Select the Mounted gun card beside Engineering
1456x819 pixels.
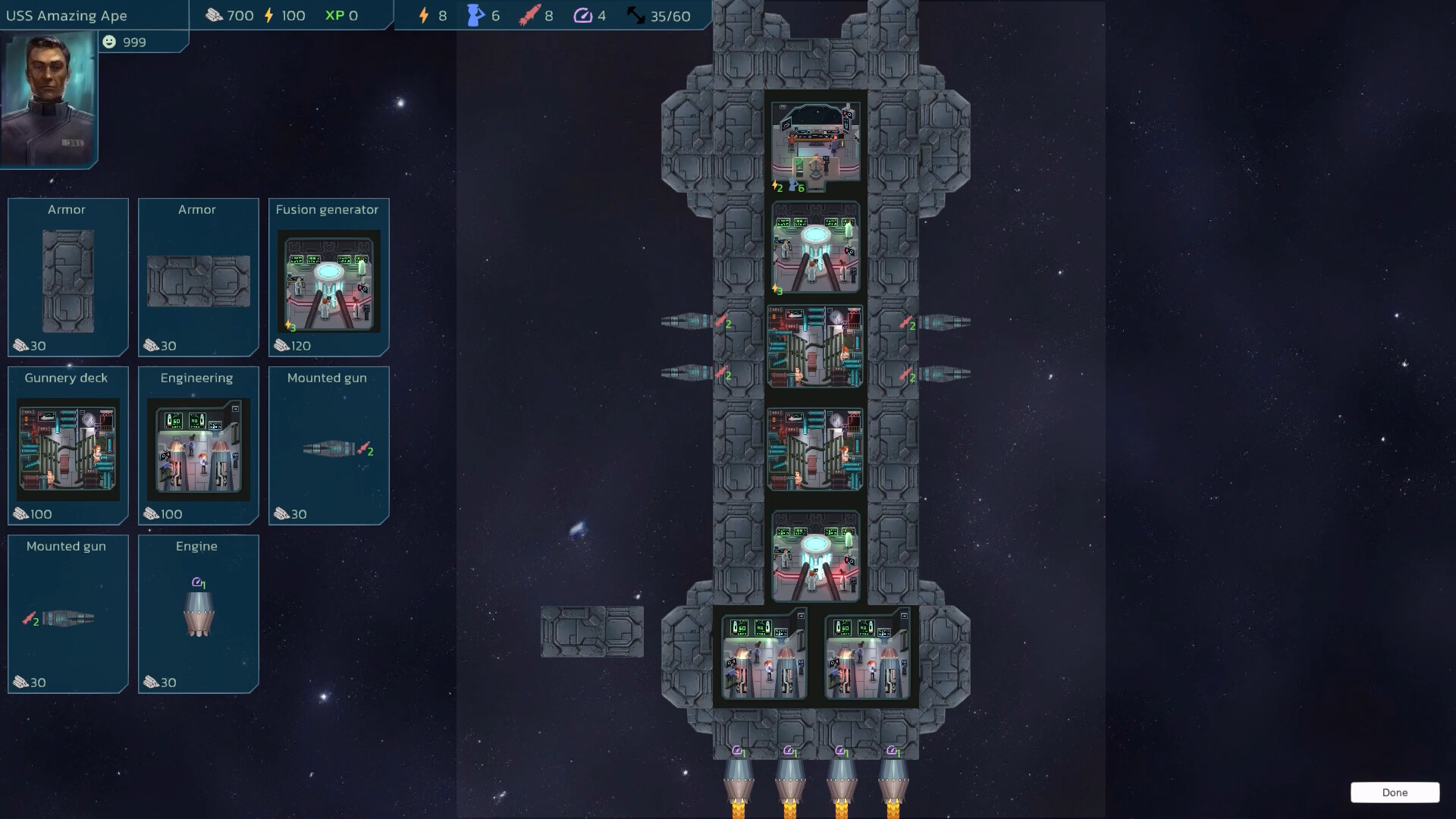click(x=328, y=446)
